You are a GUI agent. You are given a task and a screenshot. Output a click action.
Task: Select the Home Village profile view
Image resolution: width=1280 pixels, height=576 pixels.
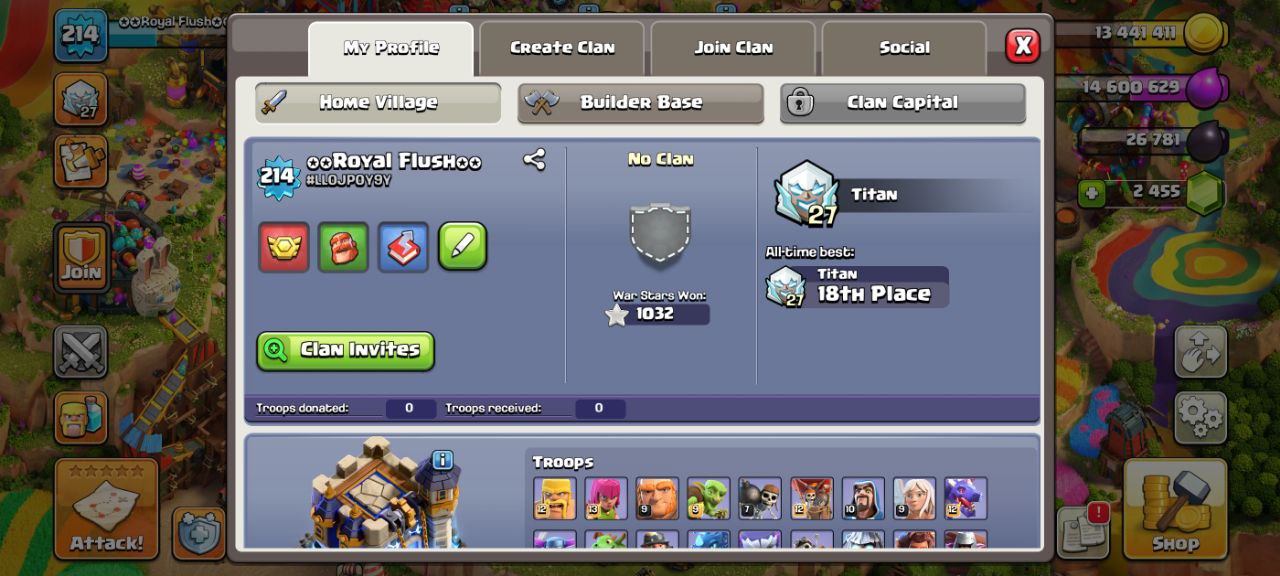(x=378, y=103)
